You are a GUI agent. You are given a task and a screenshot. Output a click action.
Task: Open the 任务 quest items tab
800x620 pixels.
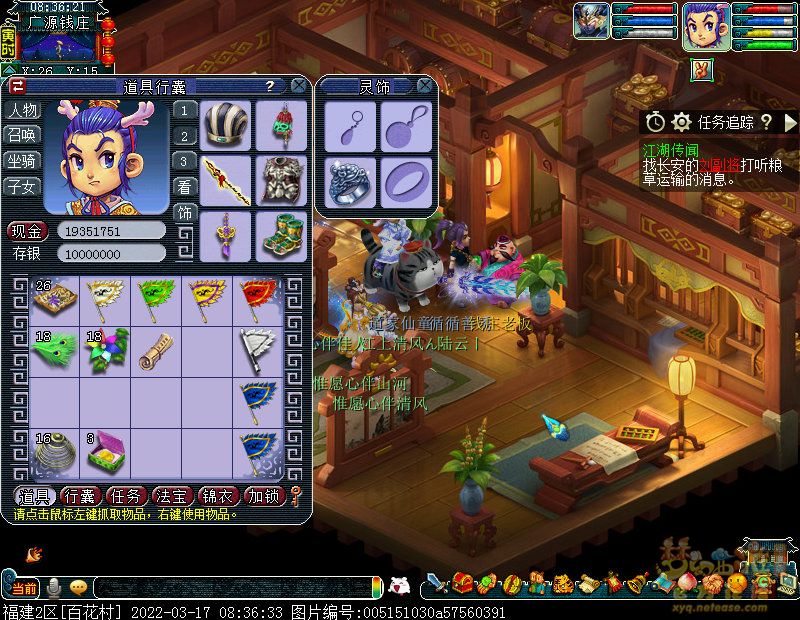[x=126, y=495]
